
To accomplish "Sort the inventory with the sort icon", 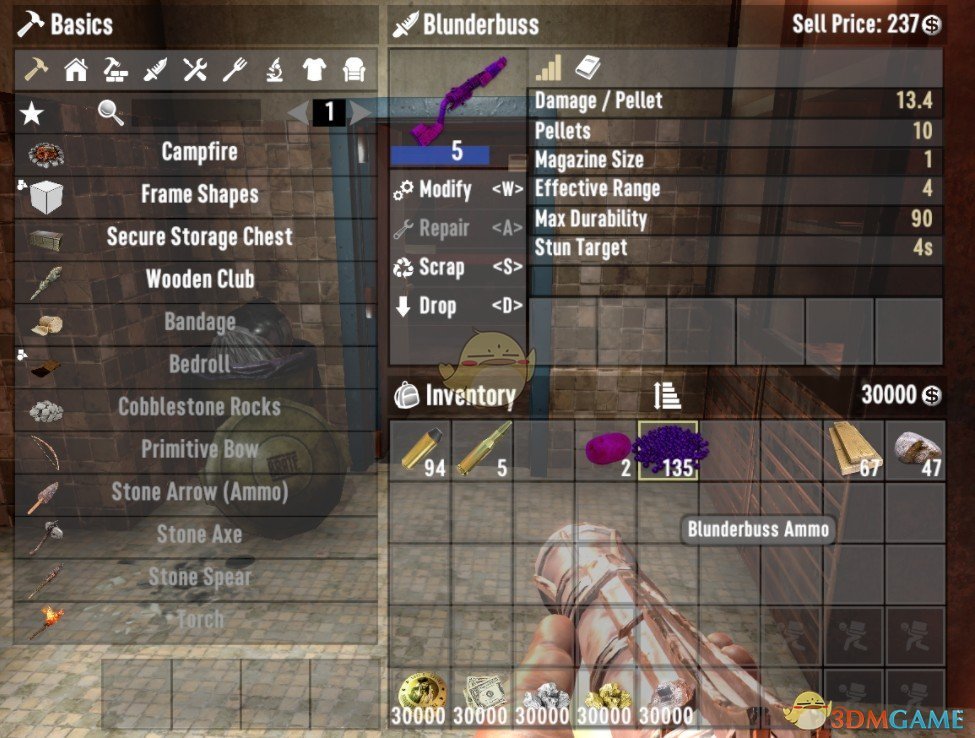I will [x=667, y=396].
